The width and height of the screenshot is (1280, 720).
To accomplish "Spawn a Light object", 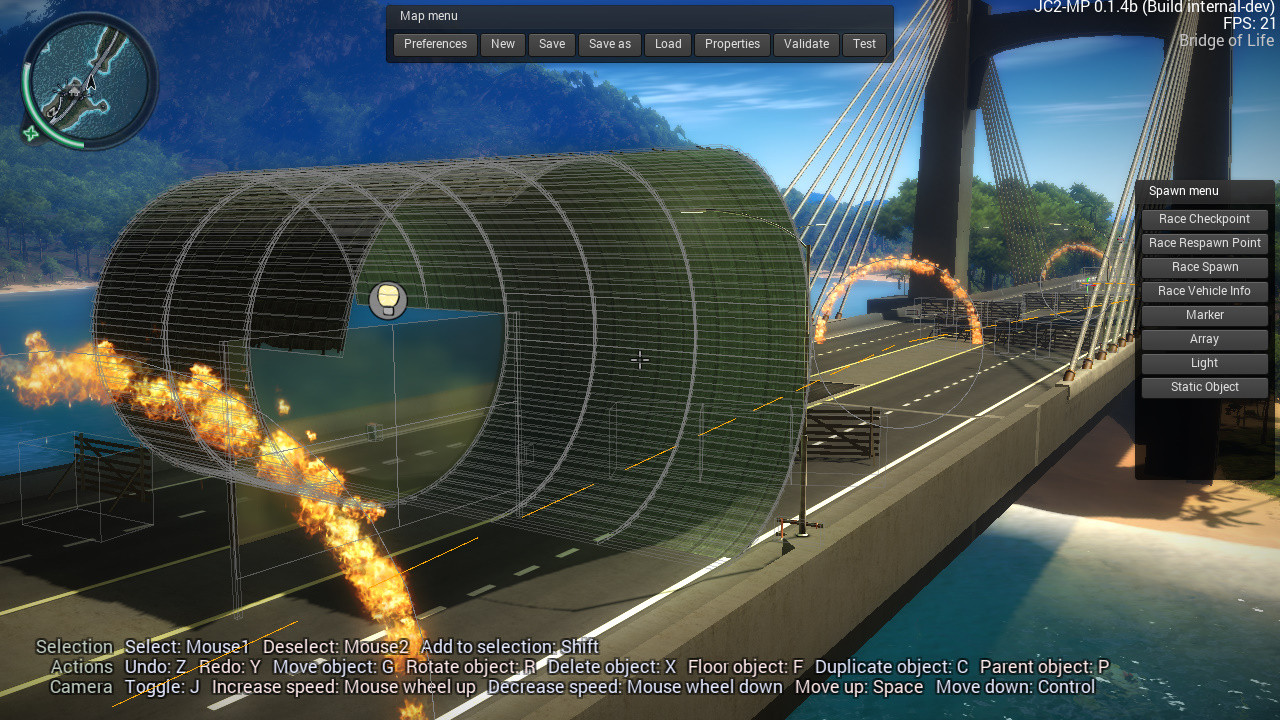I will (x=1204, y=363).
